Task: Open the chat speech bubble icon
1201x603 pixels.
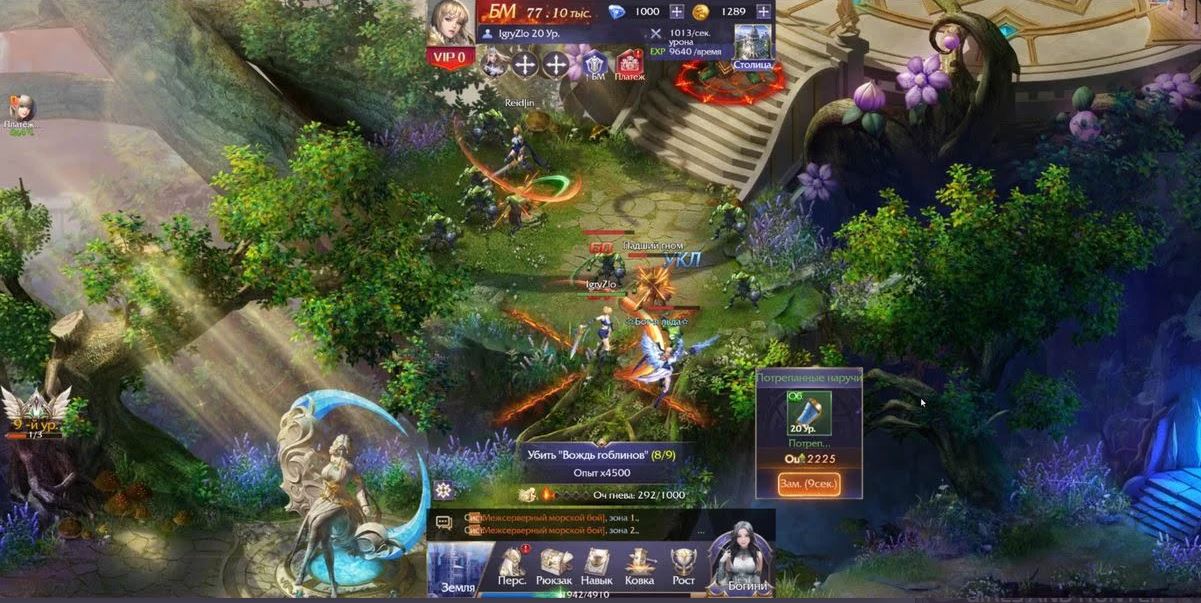Action: coord(445,522)
